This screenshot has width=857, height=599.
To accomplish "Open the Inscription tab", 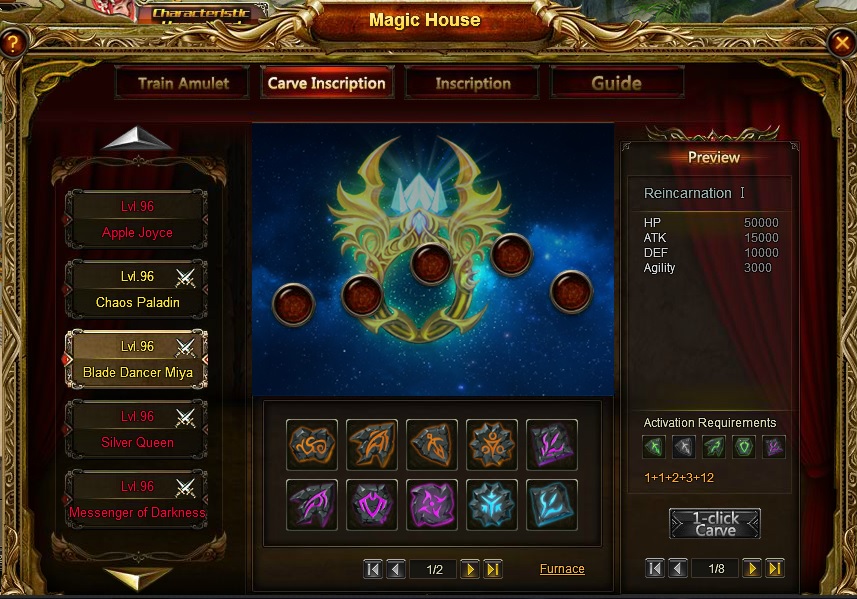I will coord(472,83).
